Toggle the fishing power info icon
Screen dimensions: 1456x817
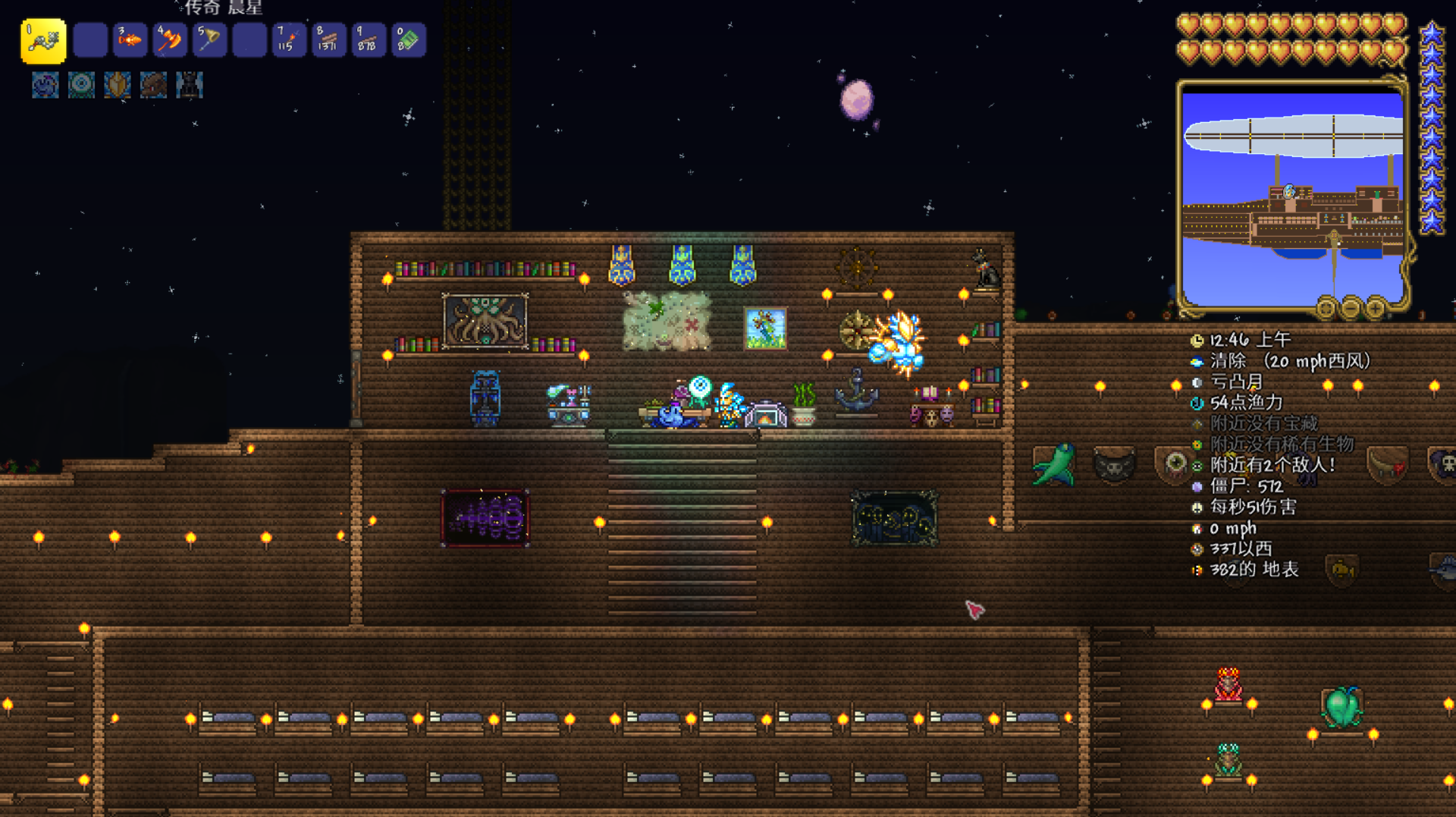[x=1197, y=403]
